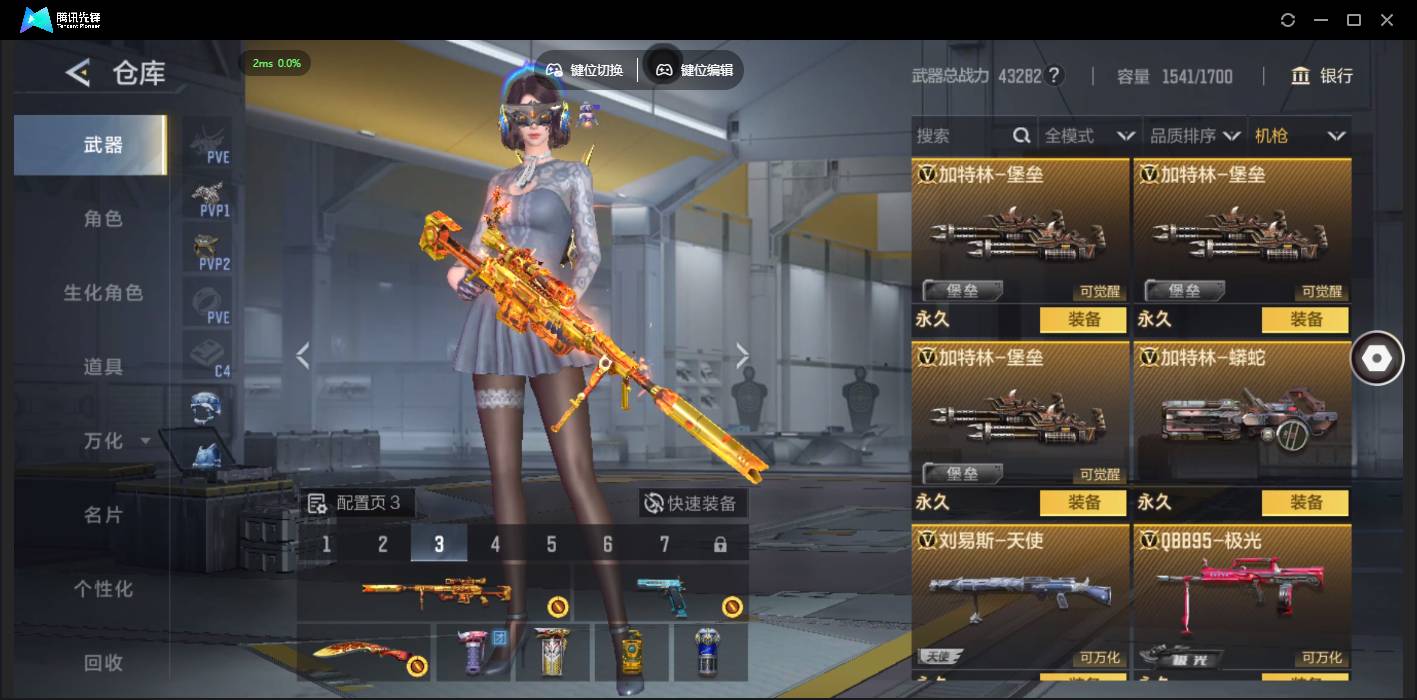This screenshot has width=1417, height=700.
Task: Open the 键位编辑 key mapping editor
Action: click(x=695, y=70)
